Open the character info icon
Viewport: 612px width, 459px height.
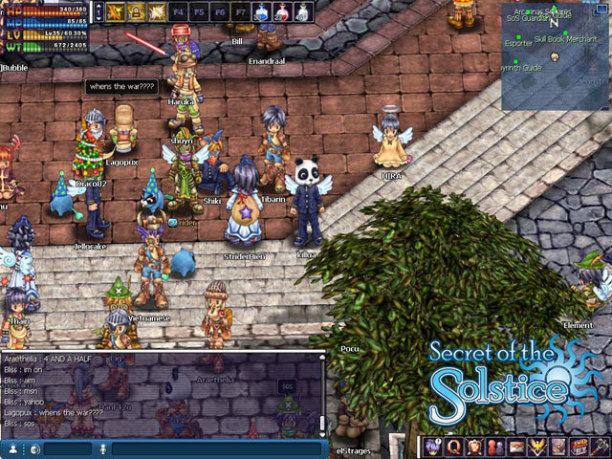(433, 447)
